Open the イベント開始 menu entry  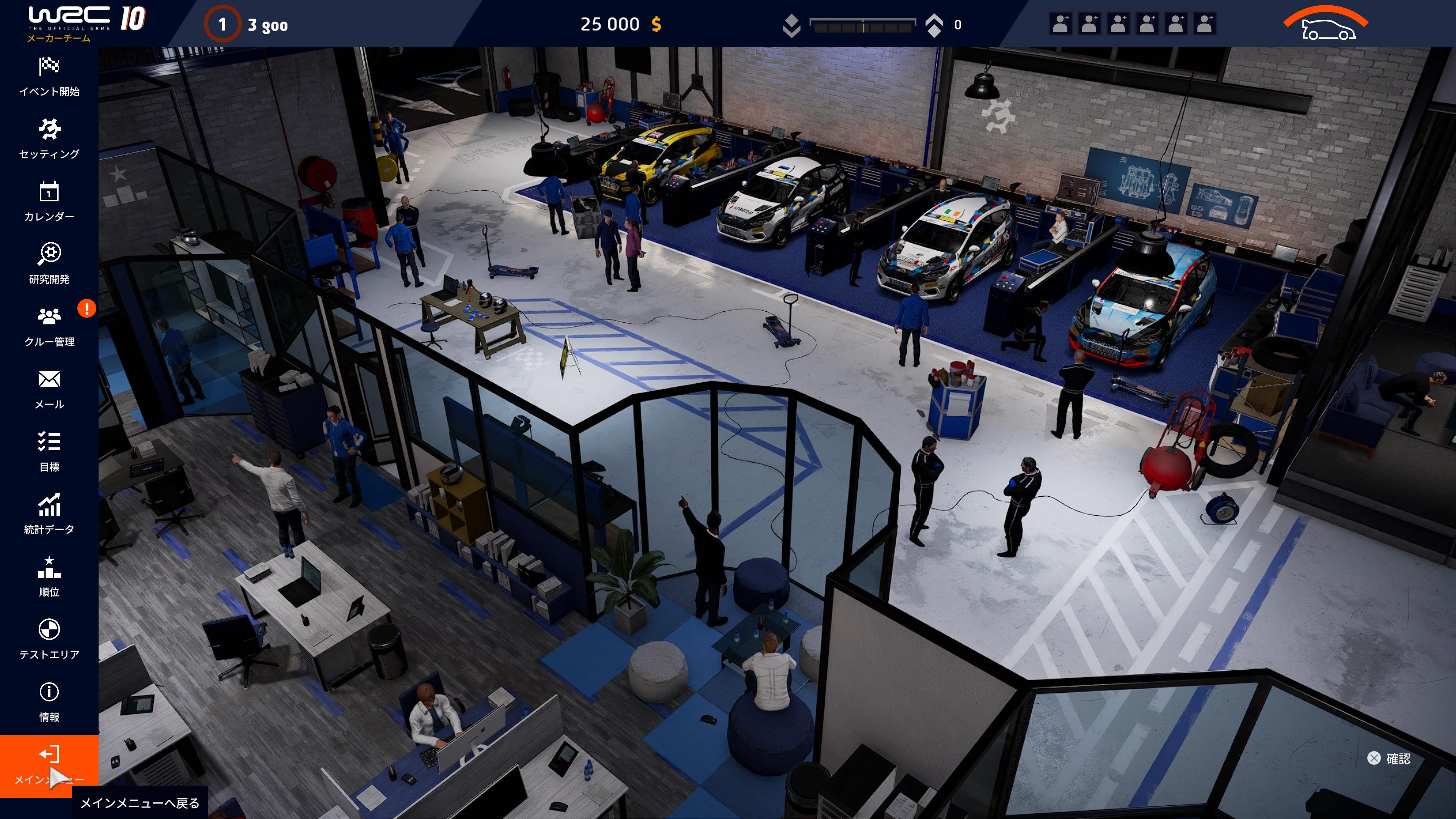49,76
